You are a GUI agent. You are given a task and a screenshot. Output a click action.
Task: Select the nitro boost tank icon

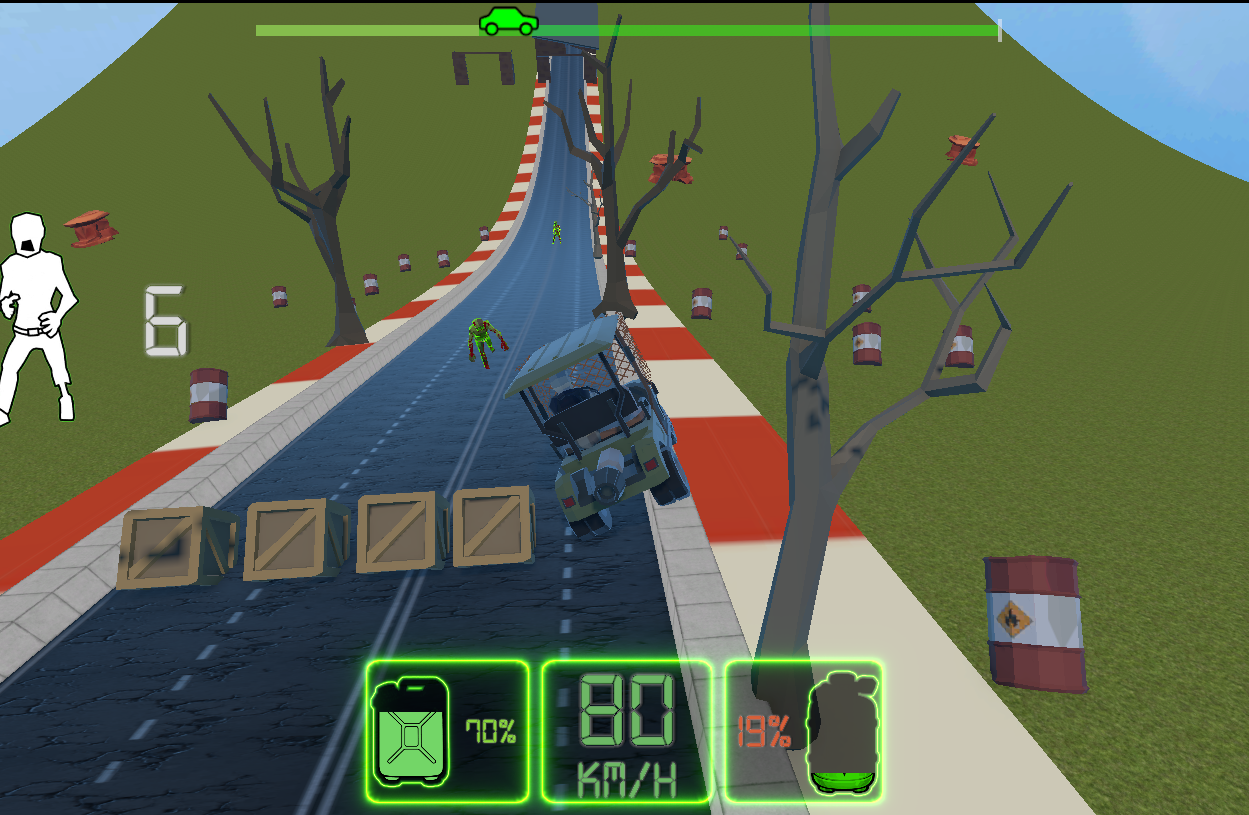click(843, 733)
